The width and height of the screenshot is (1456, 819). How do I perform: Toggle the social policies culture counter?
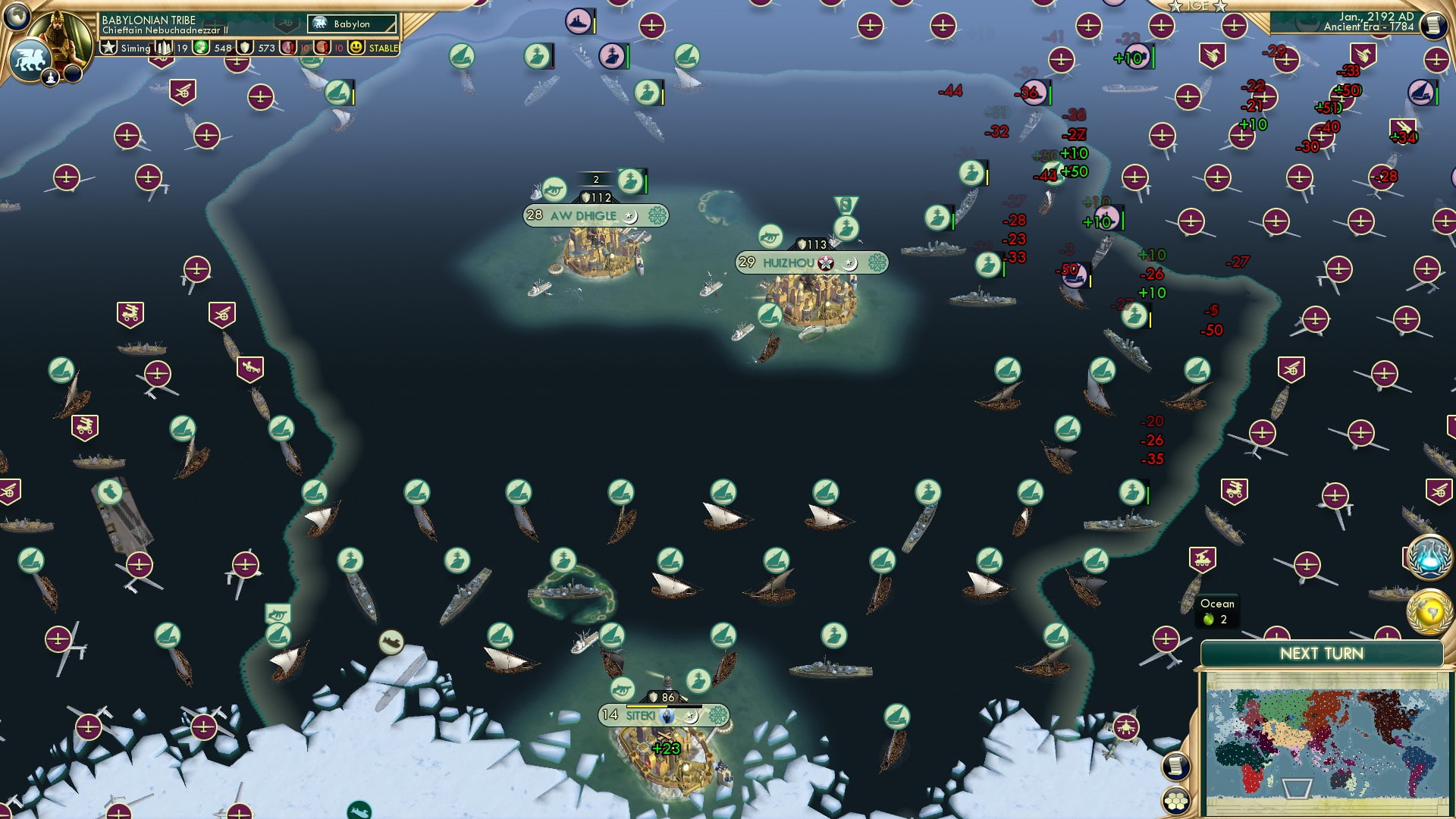click(x=165, y=47)
